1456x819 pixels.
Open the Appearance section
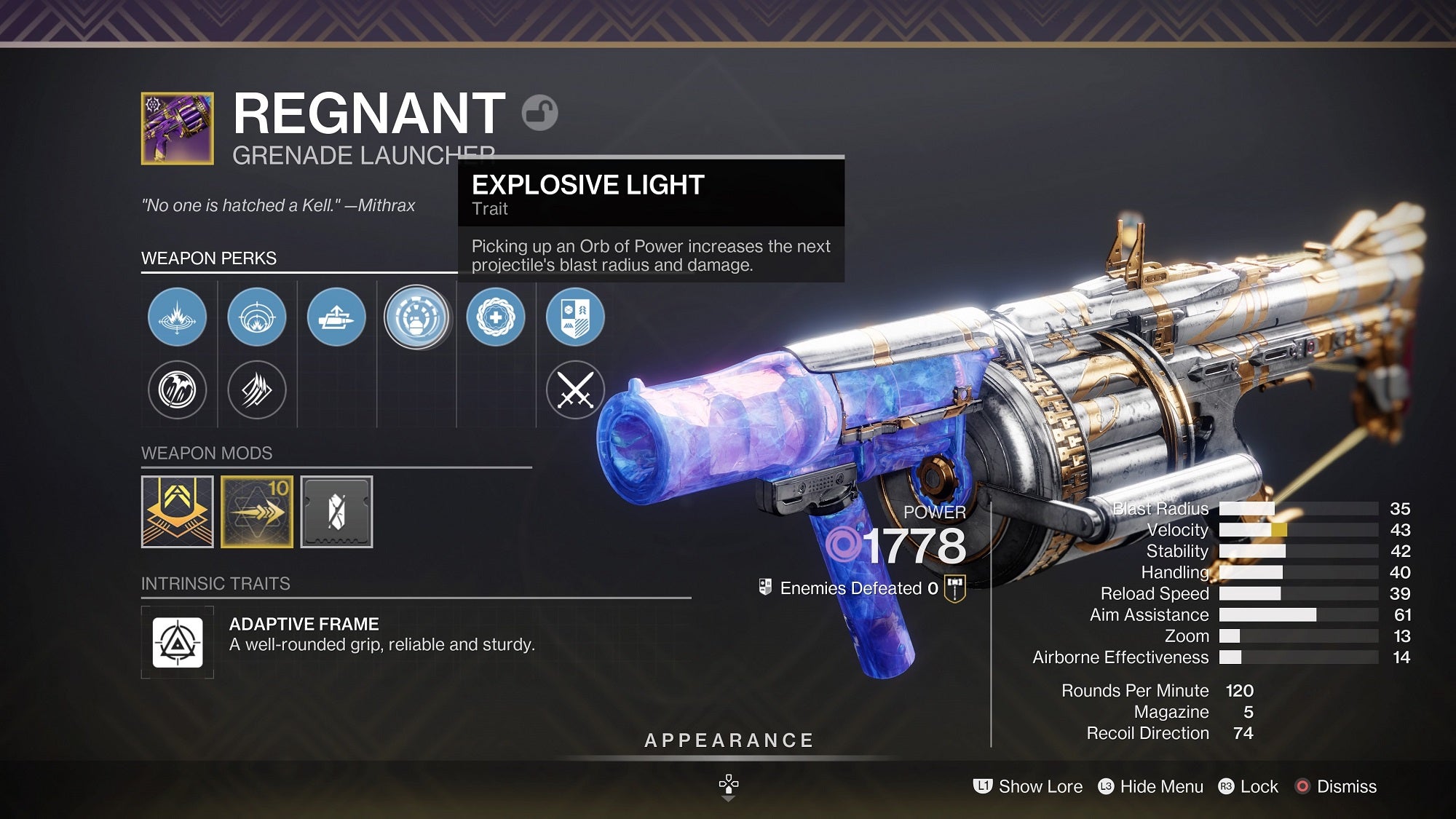pyautogui.click(x=728, y=740)
